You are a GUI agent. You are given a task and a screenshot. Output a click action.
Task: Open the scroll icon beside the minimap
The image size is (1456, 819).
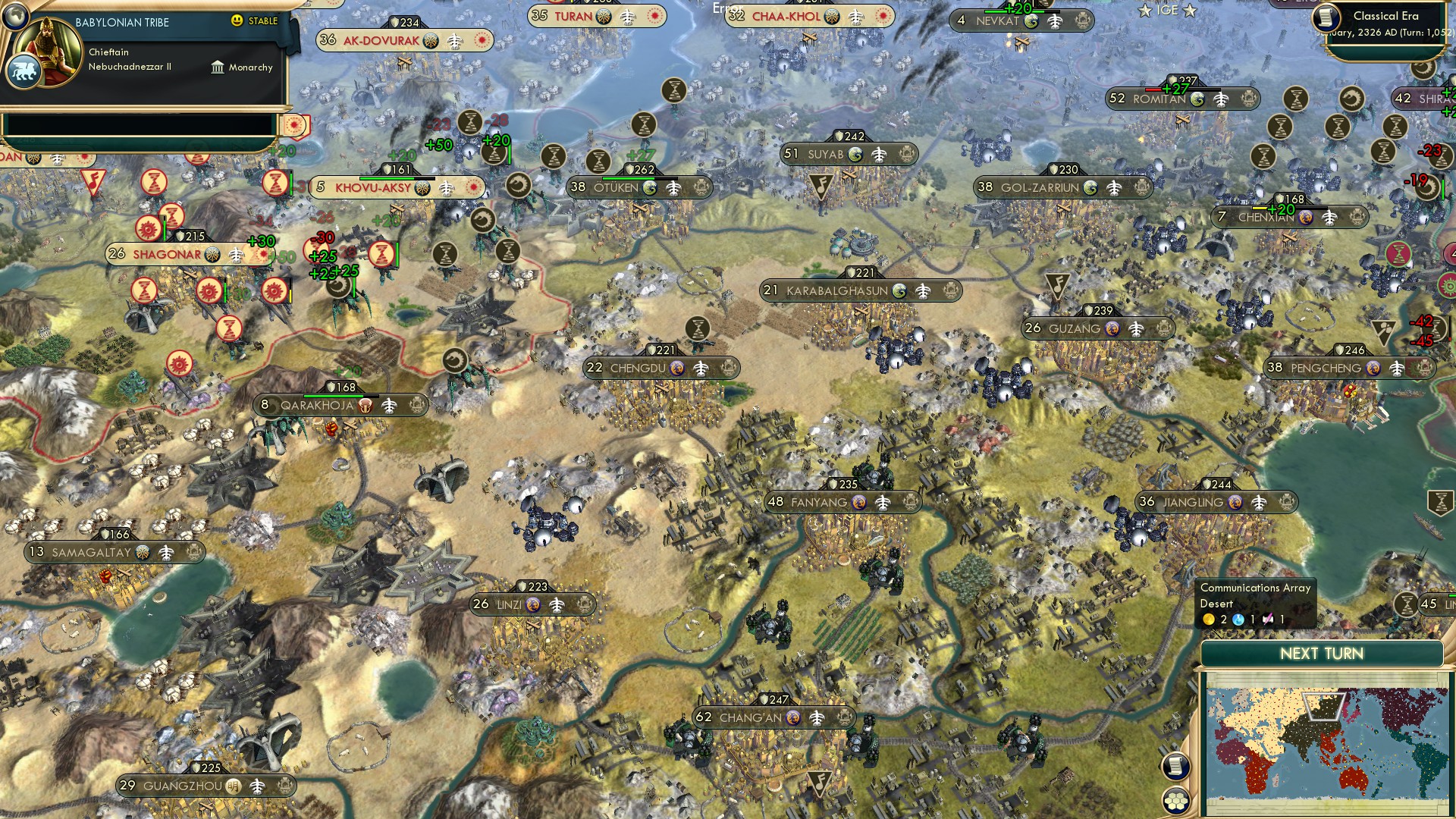(x=1175, y=766)
